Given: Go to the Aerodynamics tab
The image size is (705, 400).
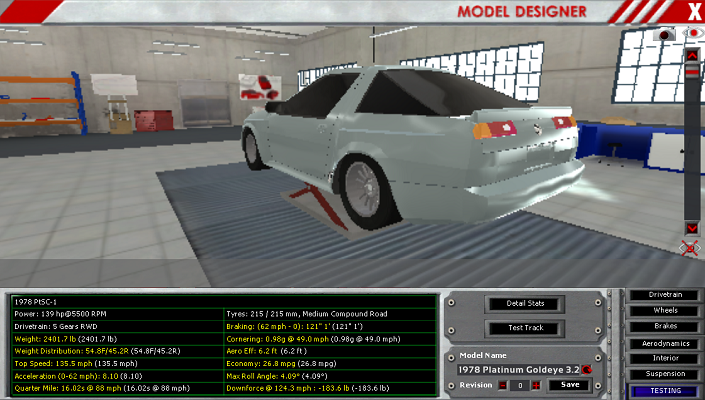Looking at the screenshot, I should [x=665, y=342].
